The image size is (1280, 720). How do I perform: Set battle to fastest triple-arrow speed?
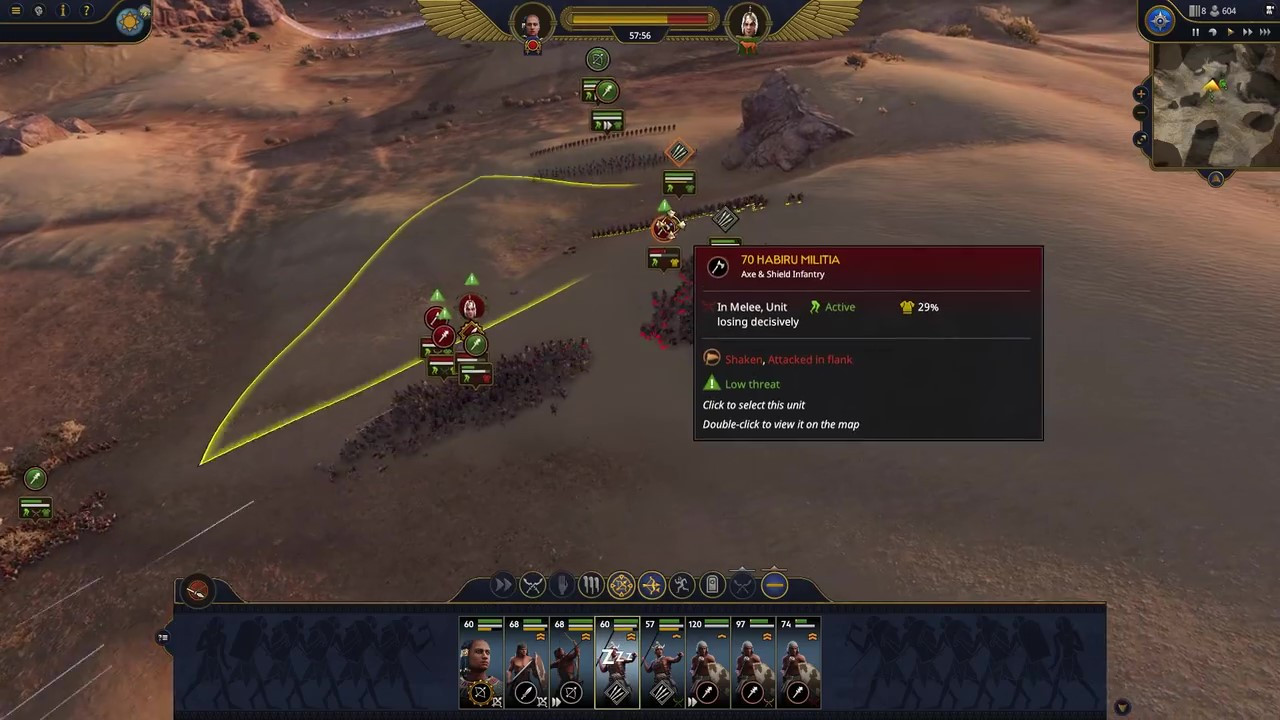[1265, 33]
